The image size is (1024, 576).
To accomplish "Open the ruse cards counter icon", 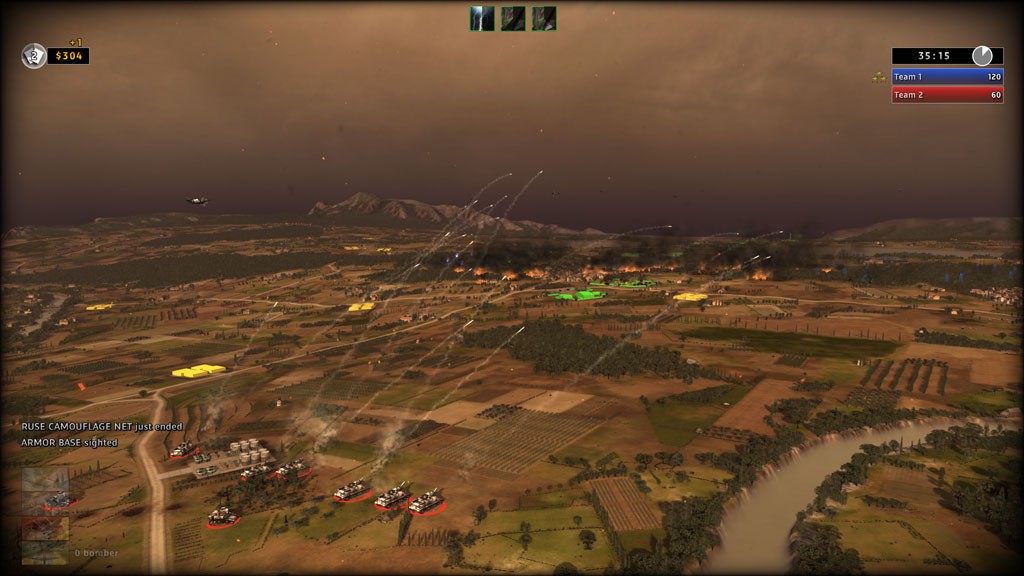I will coord(34,56).
